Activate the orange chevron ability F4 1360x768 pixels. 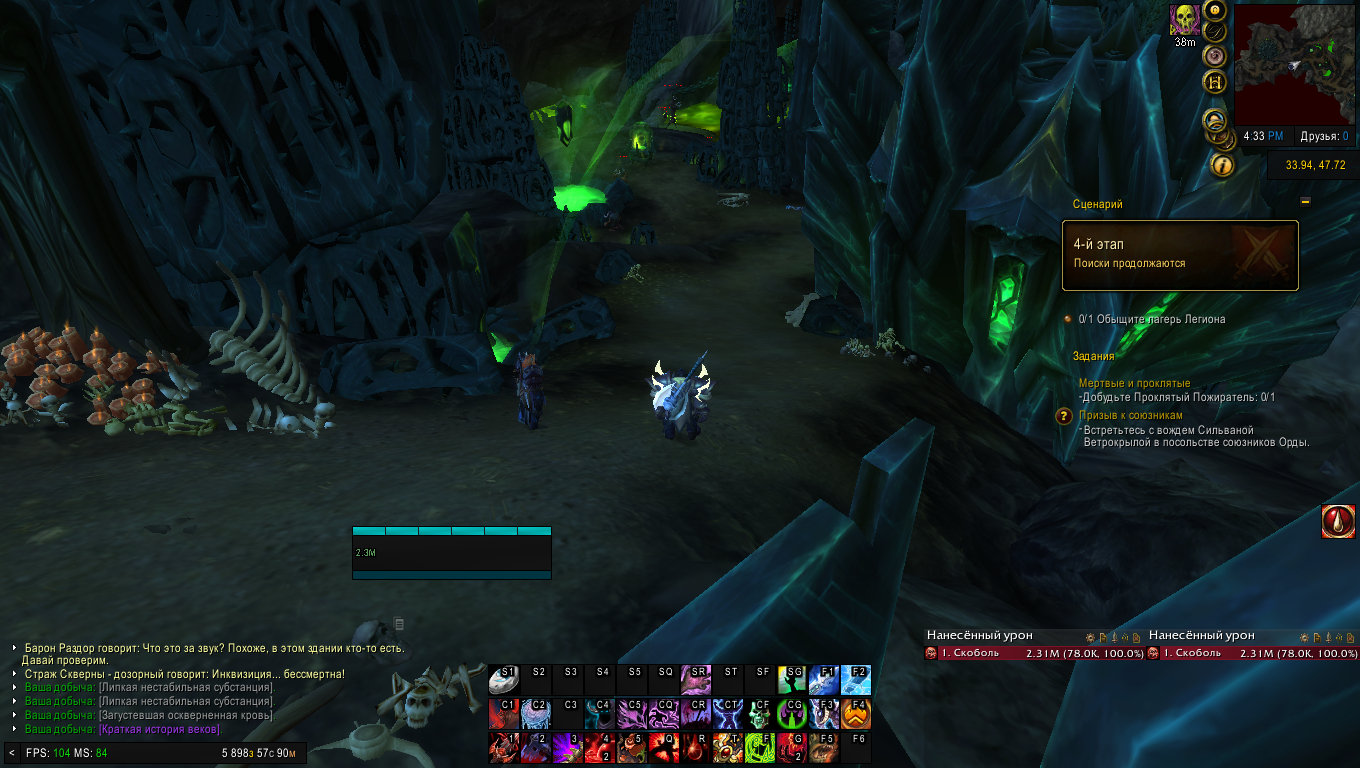click(856, 713)
